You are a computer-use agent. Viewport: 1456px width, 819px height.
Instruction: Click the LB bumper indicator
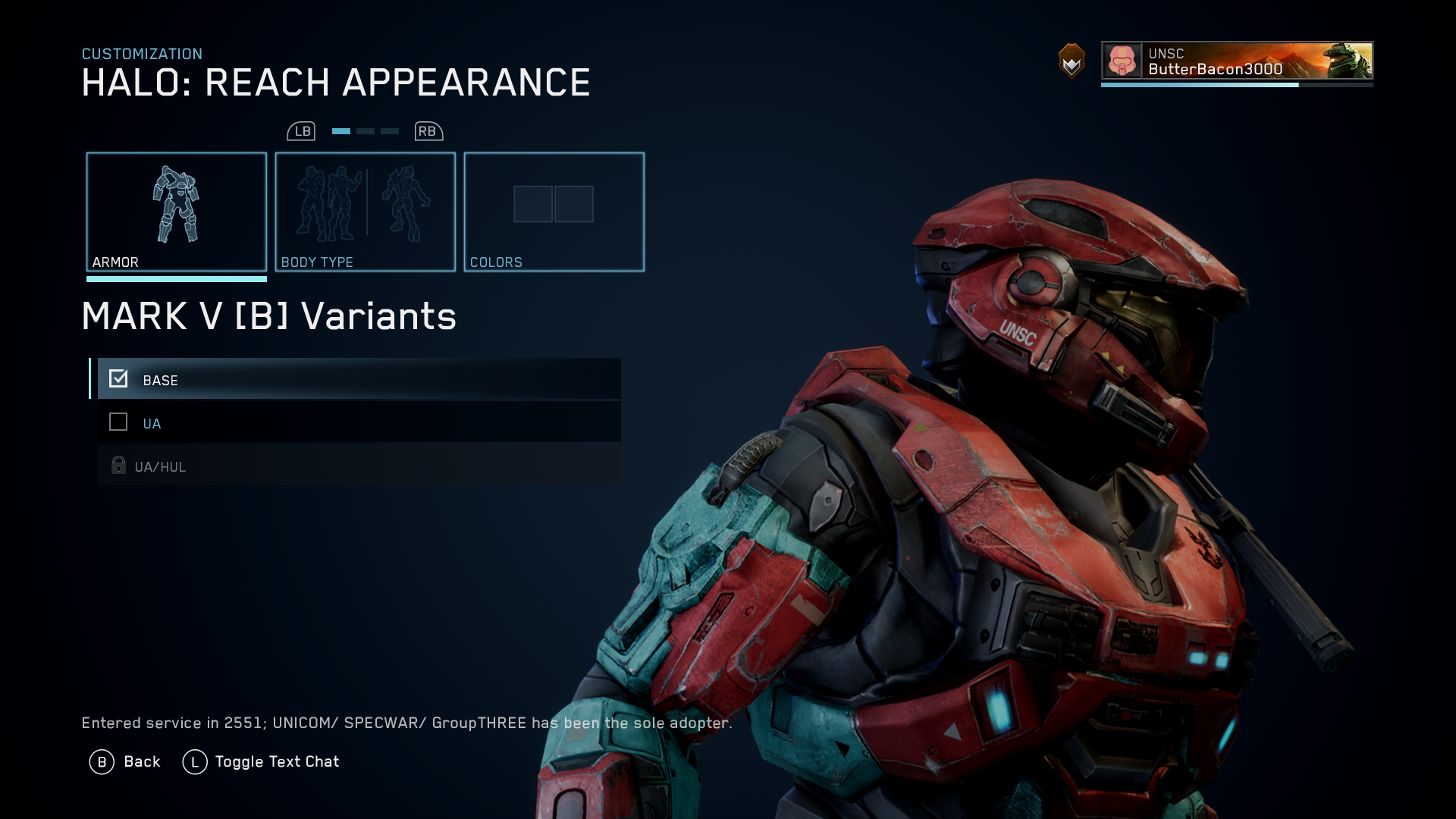(302, 130)
